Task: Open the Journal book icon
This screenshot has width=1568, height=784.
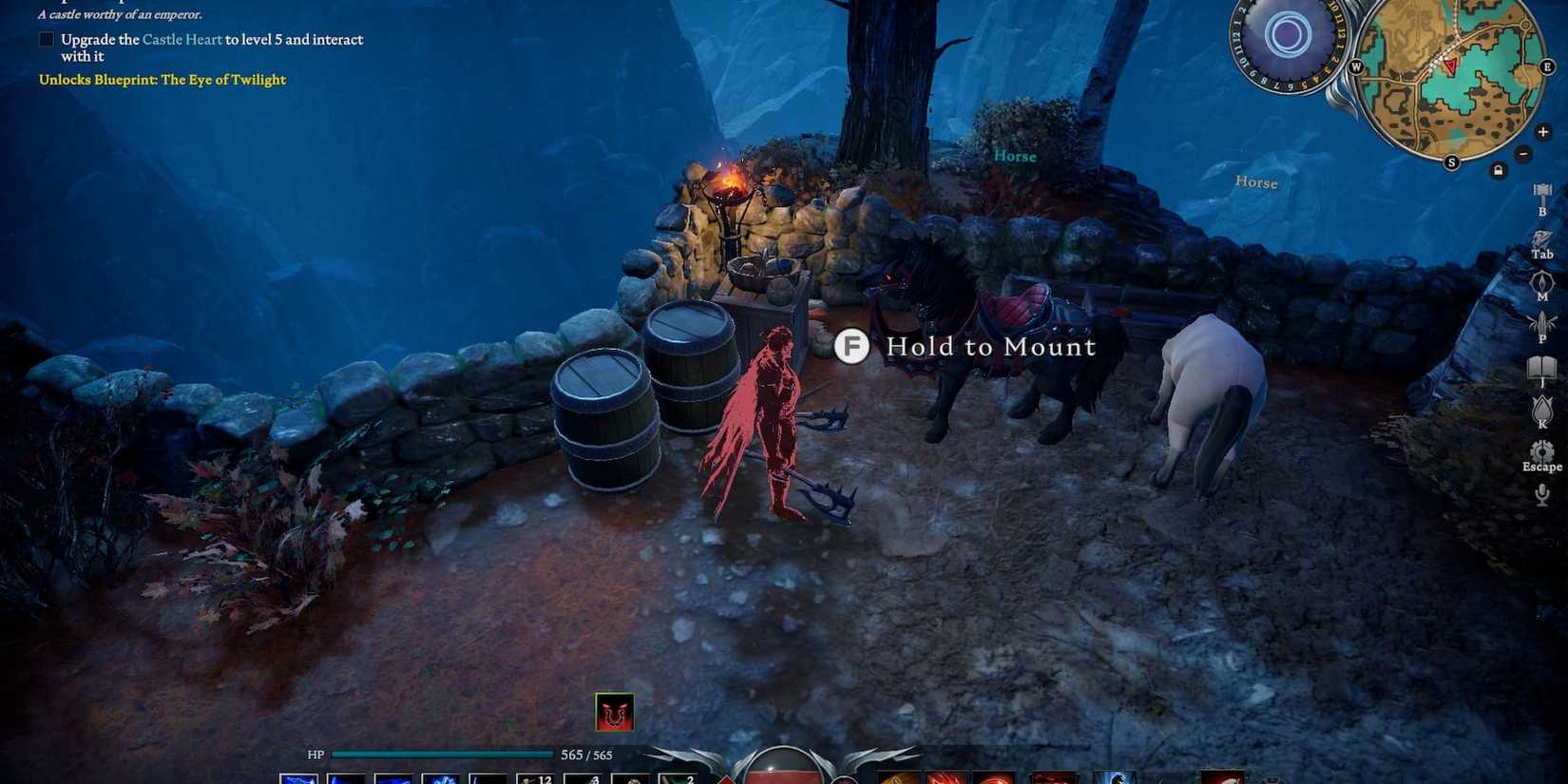Action: click(1542, 364)
